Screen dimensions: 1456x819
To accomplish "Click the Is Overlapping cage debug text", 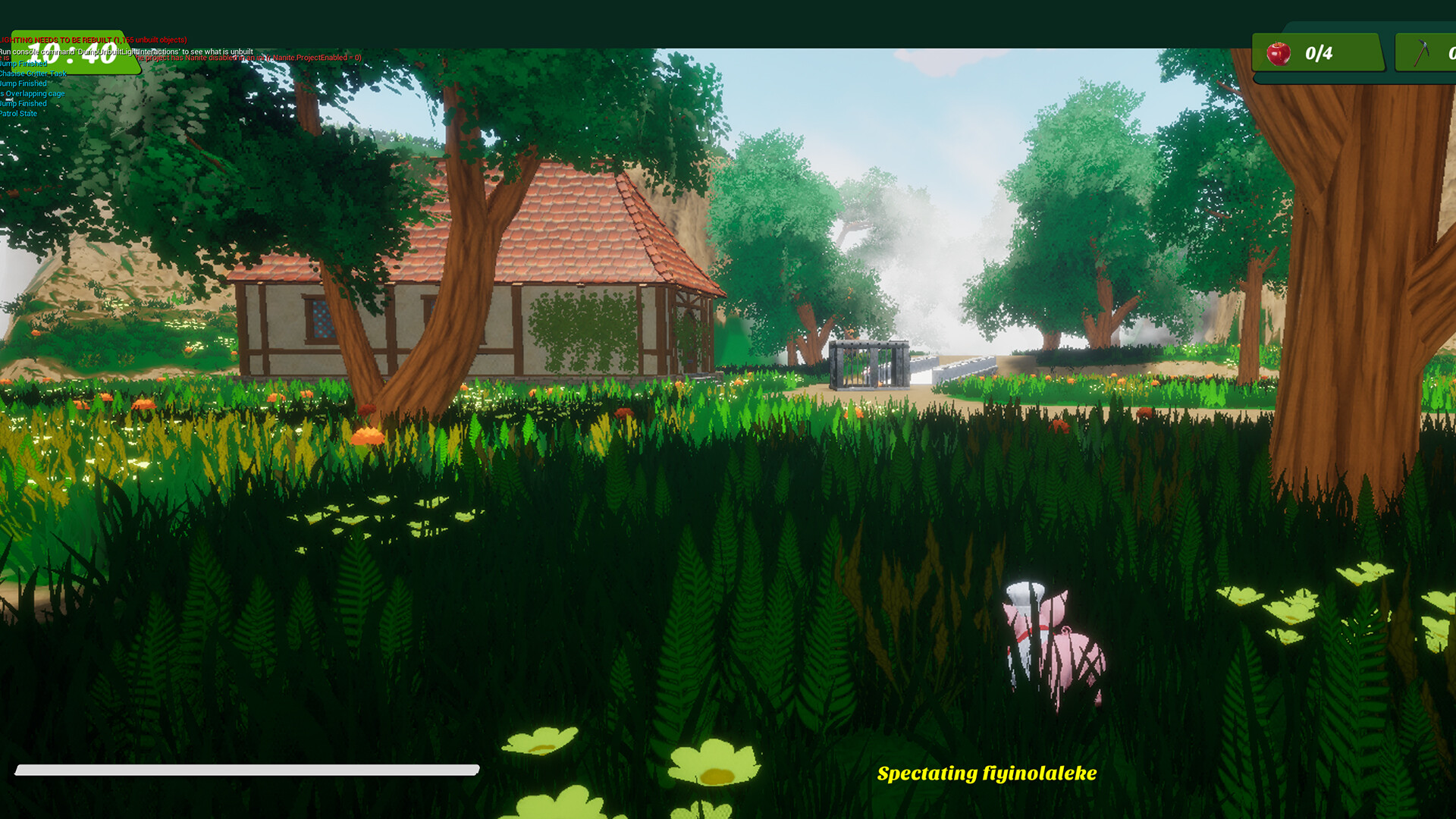I will 32,93.
